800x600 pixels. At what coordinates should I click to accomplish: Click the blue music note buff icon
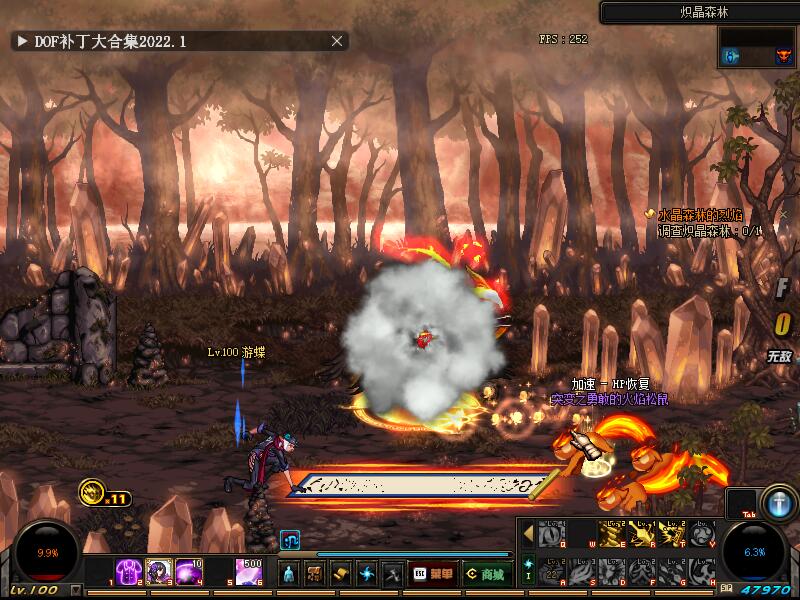click(289, 540)
